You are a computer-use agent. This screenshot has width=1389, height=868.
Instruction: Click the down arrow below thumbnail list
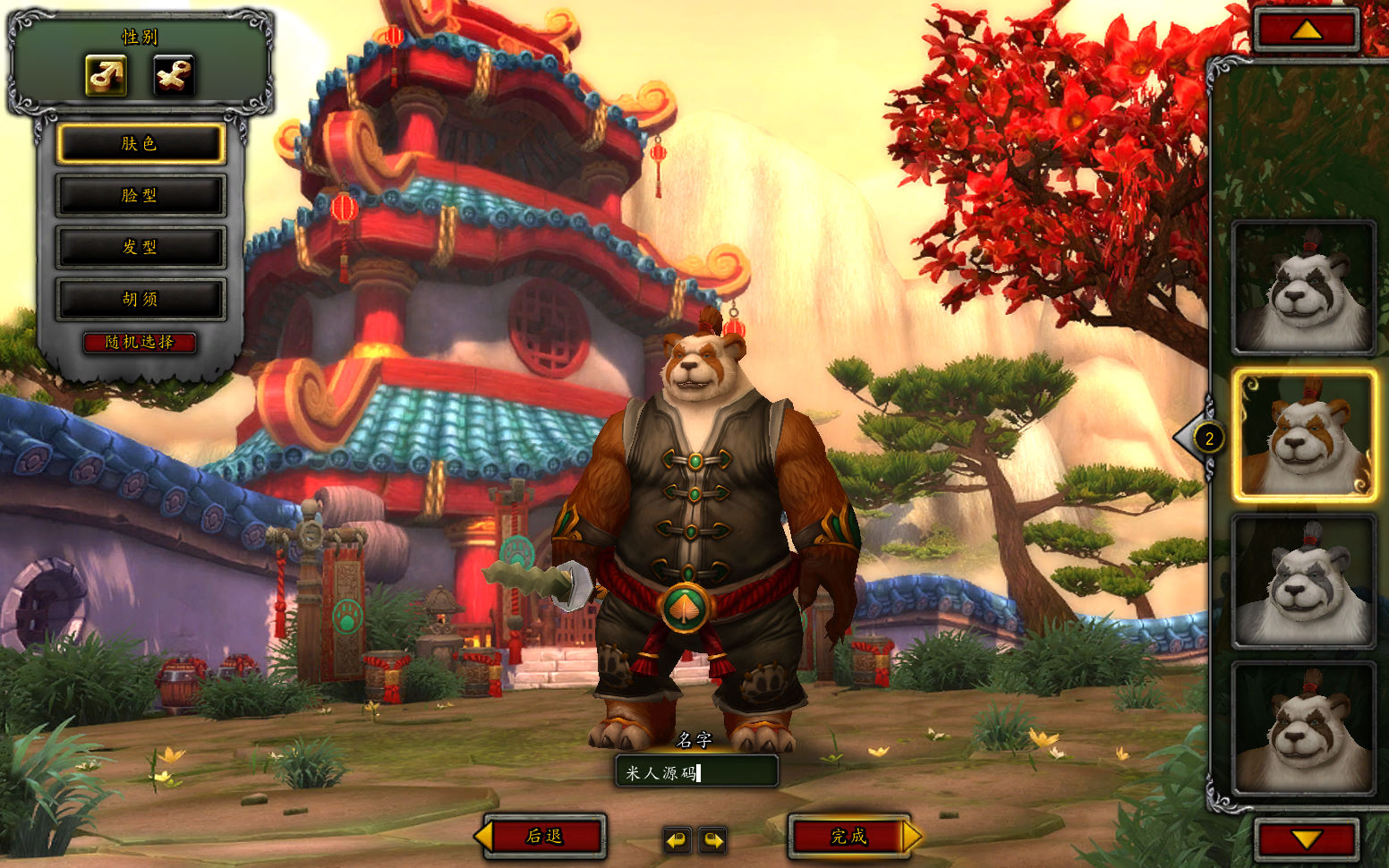click(x=1307, y=840)
